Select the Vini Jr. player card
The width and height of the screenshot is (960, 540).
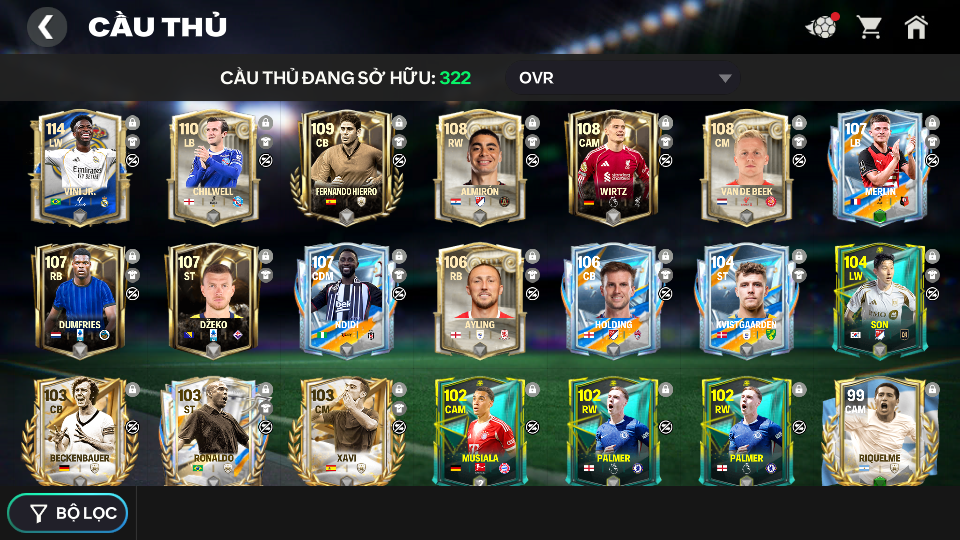tap(78, 166)
